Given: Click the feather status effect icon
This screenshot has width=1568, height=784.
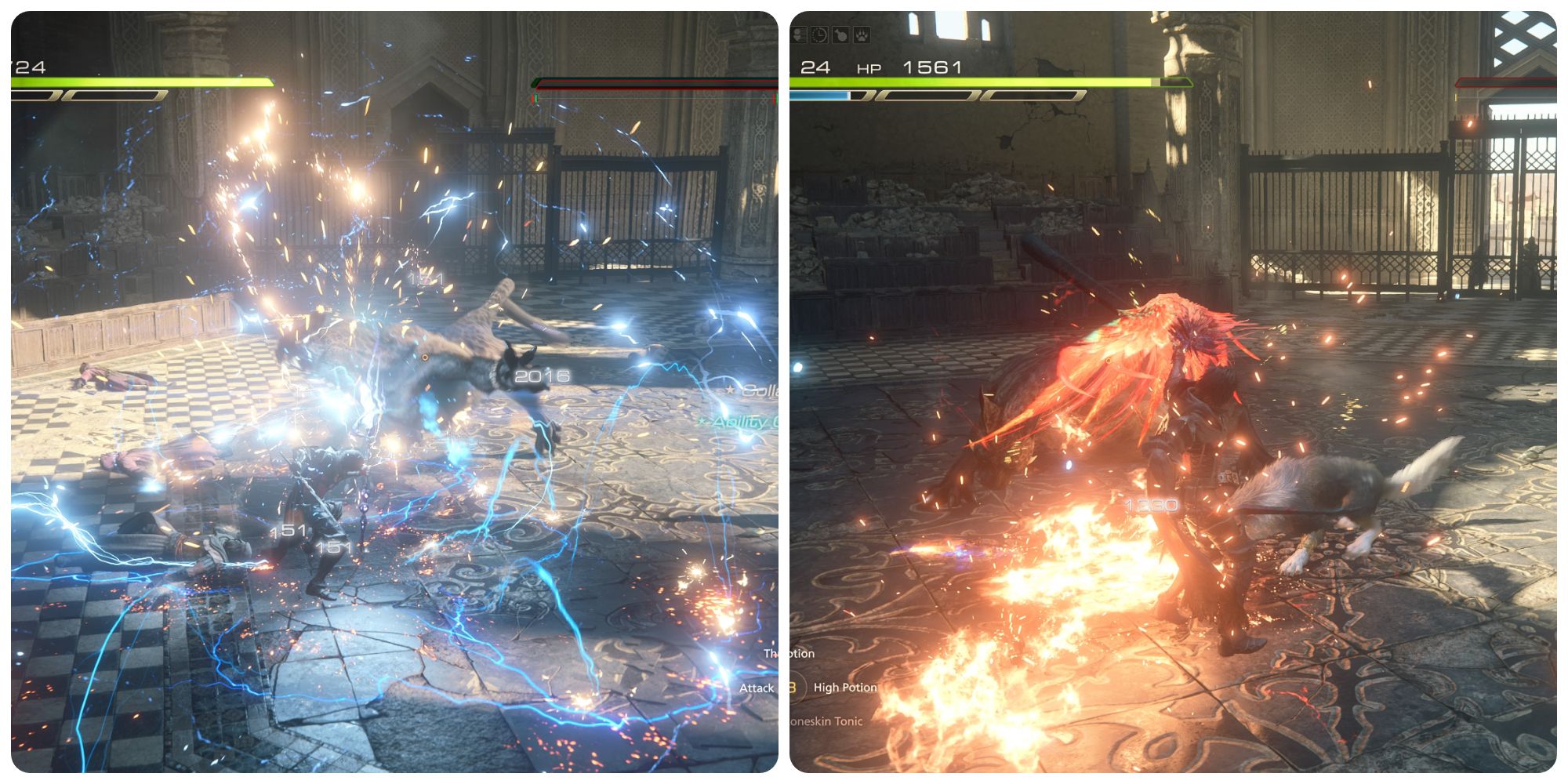Looking at the screenshot, I should (x=800, y=34).
